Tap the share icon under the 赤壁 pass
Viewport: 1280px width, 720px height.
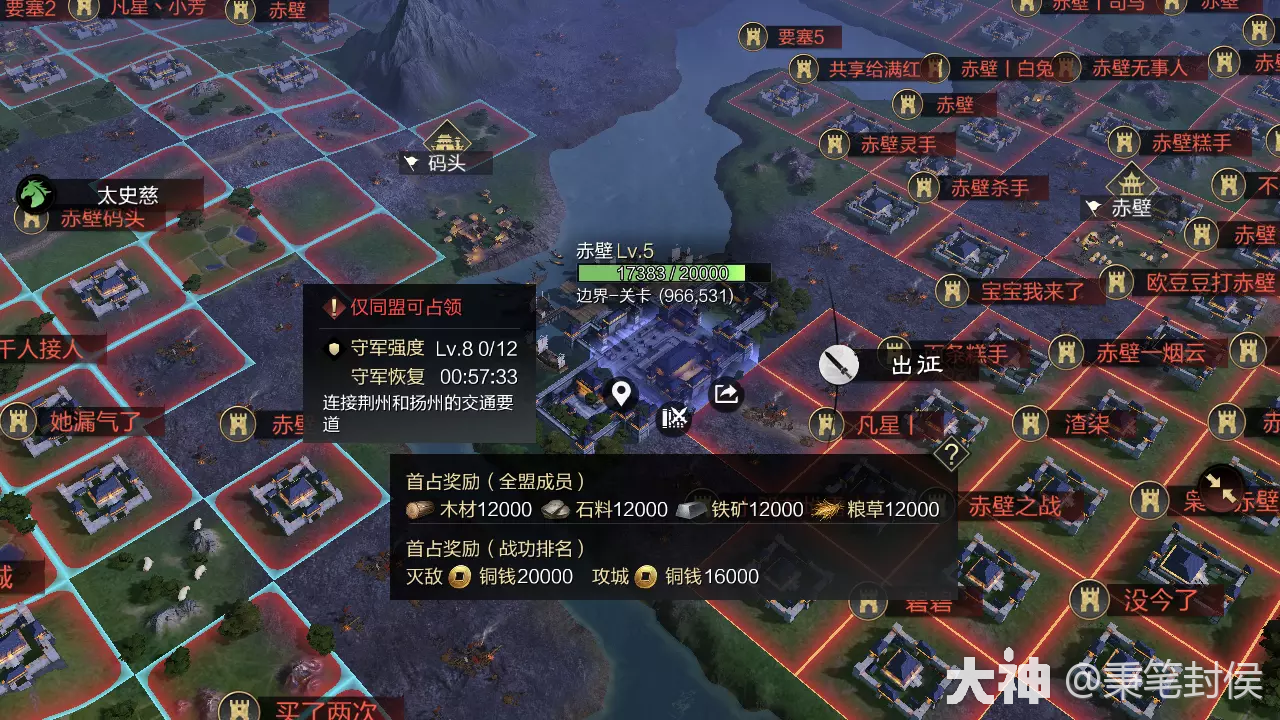point(724,394)
